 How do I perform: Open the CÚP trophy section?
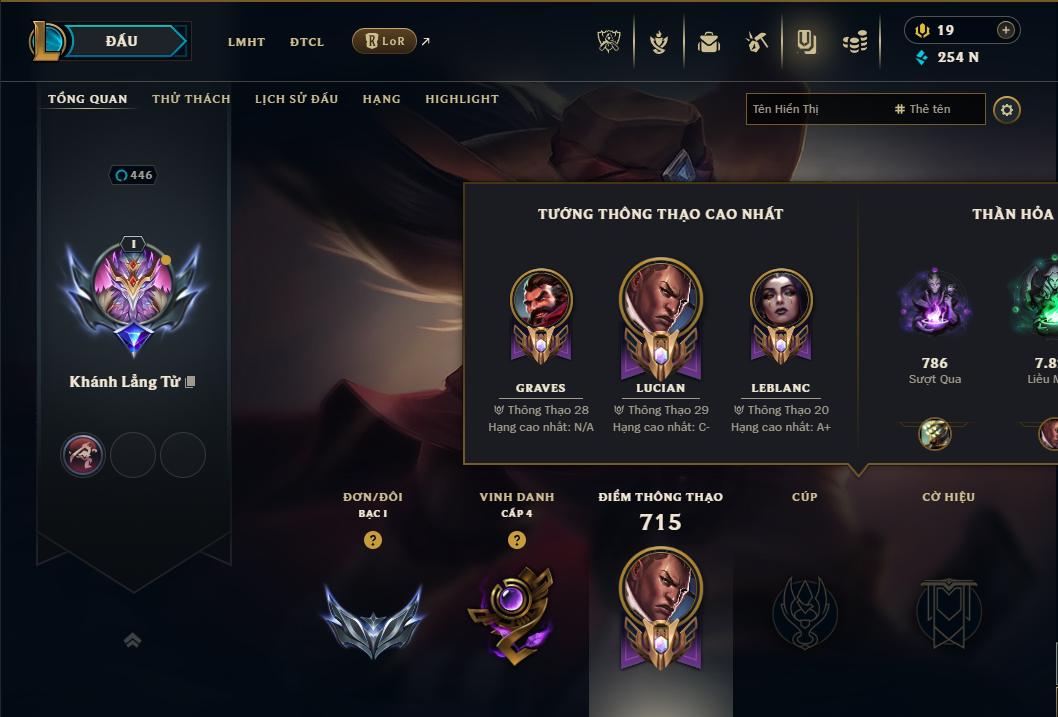click(x=804, y=610)
